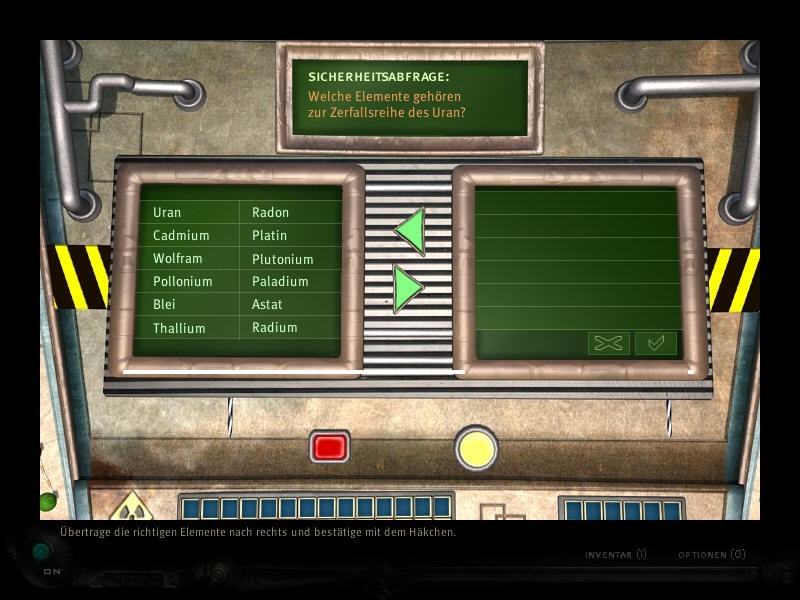The image size is (800, 600).
Task: Choose Plutonium from the list
Action: click(x=282, y=259)
